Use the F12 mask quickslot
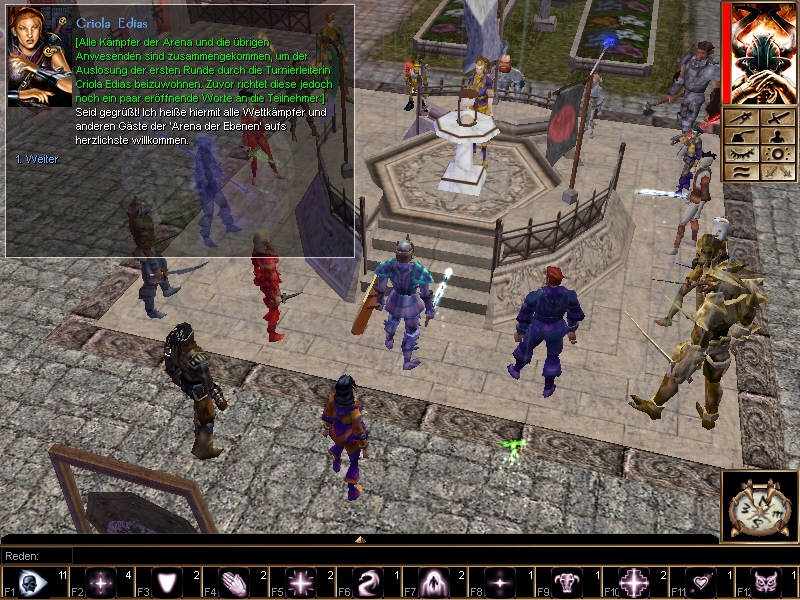Image resolution: width=800 pixels, height=600 pixels. click(x=768, y=583)
